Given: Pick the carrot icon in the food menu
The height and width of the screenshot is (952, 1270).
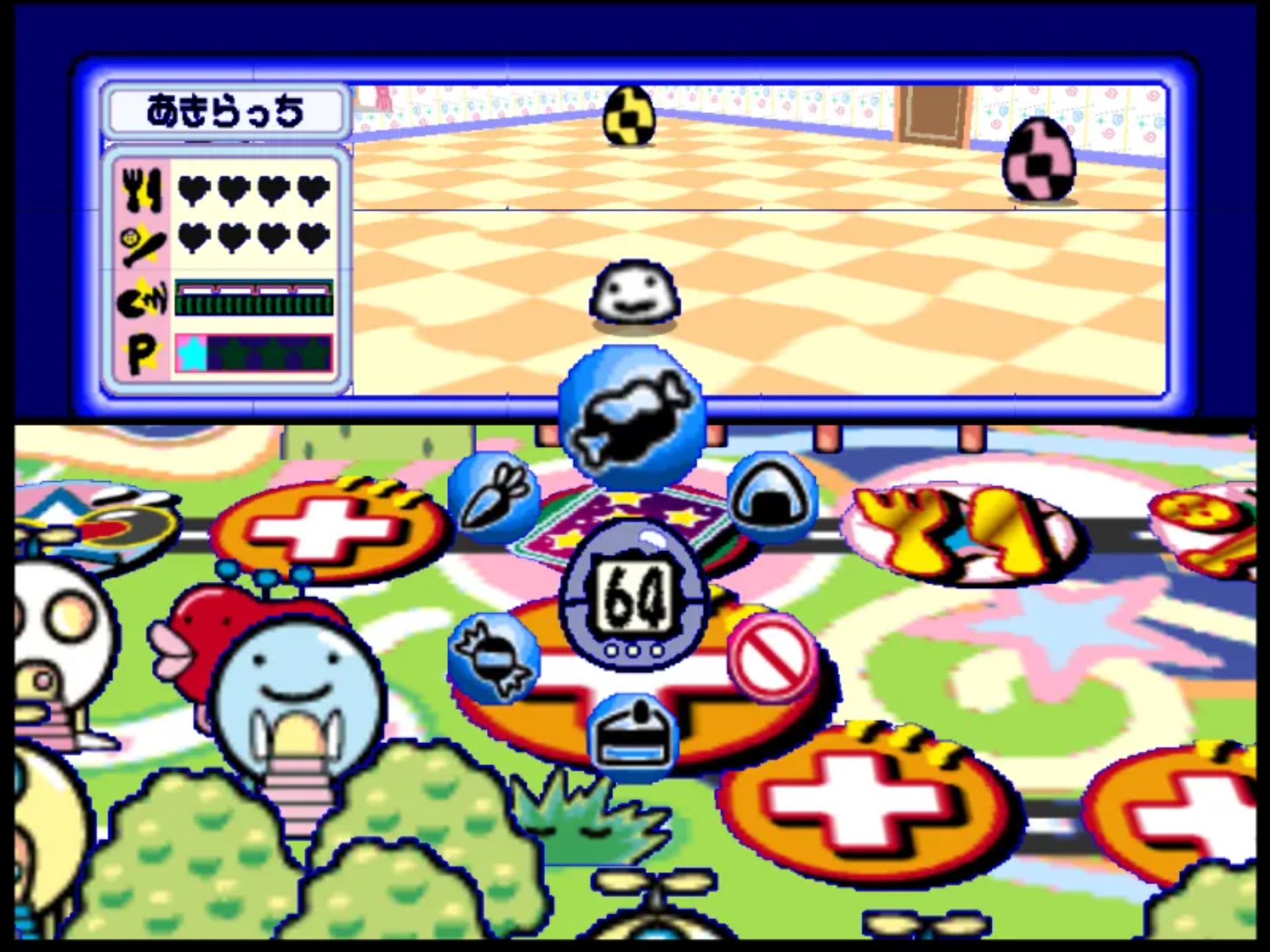Looking at the screenshot, I should coord(496,499).
